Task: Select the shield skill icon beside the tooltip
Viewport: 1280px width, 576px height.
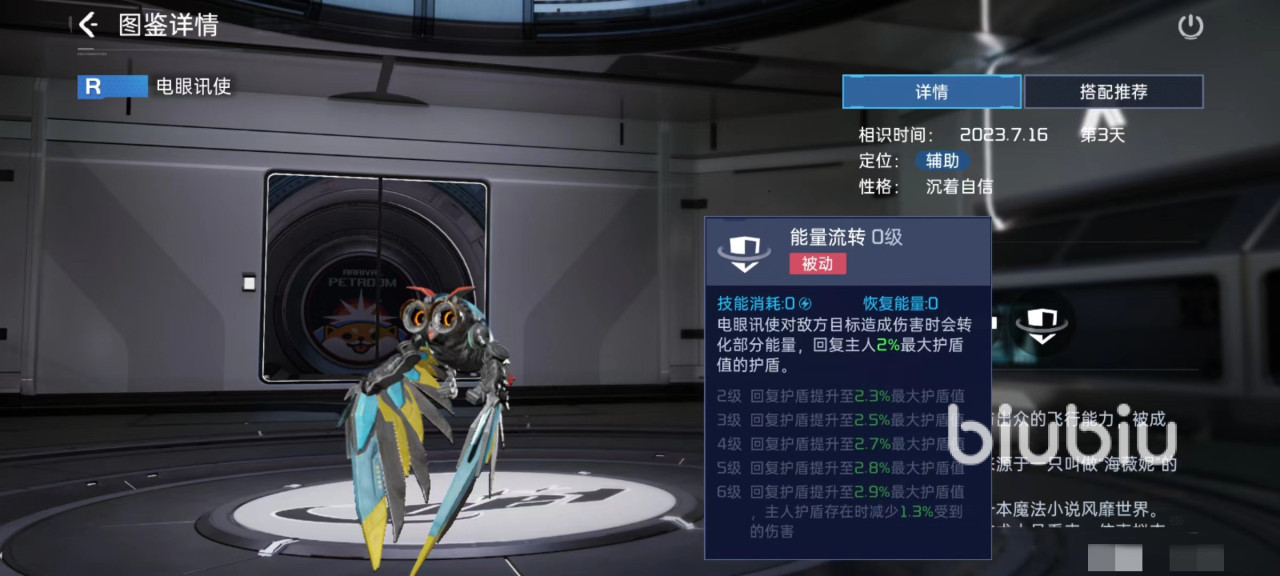Action: 1041,325
